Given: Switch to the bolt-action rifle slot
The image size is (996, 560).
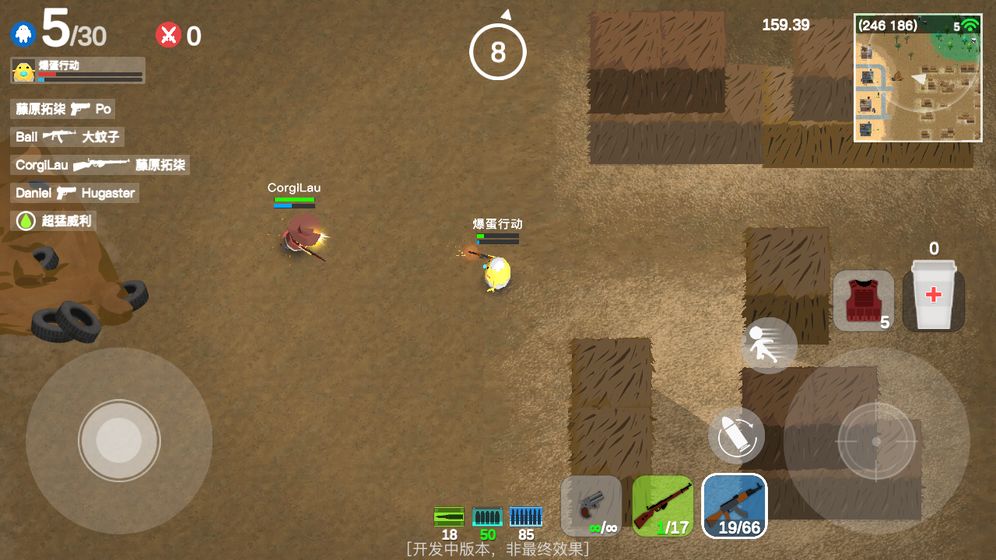Looking at the screenshot, I should click(x=663, y=505).
